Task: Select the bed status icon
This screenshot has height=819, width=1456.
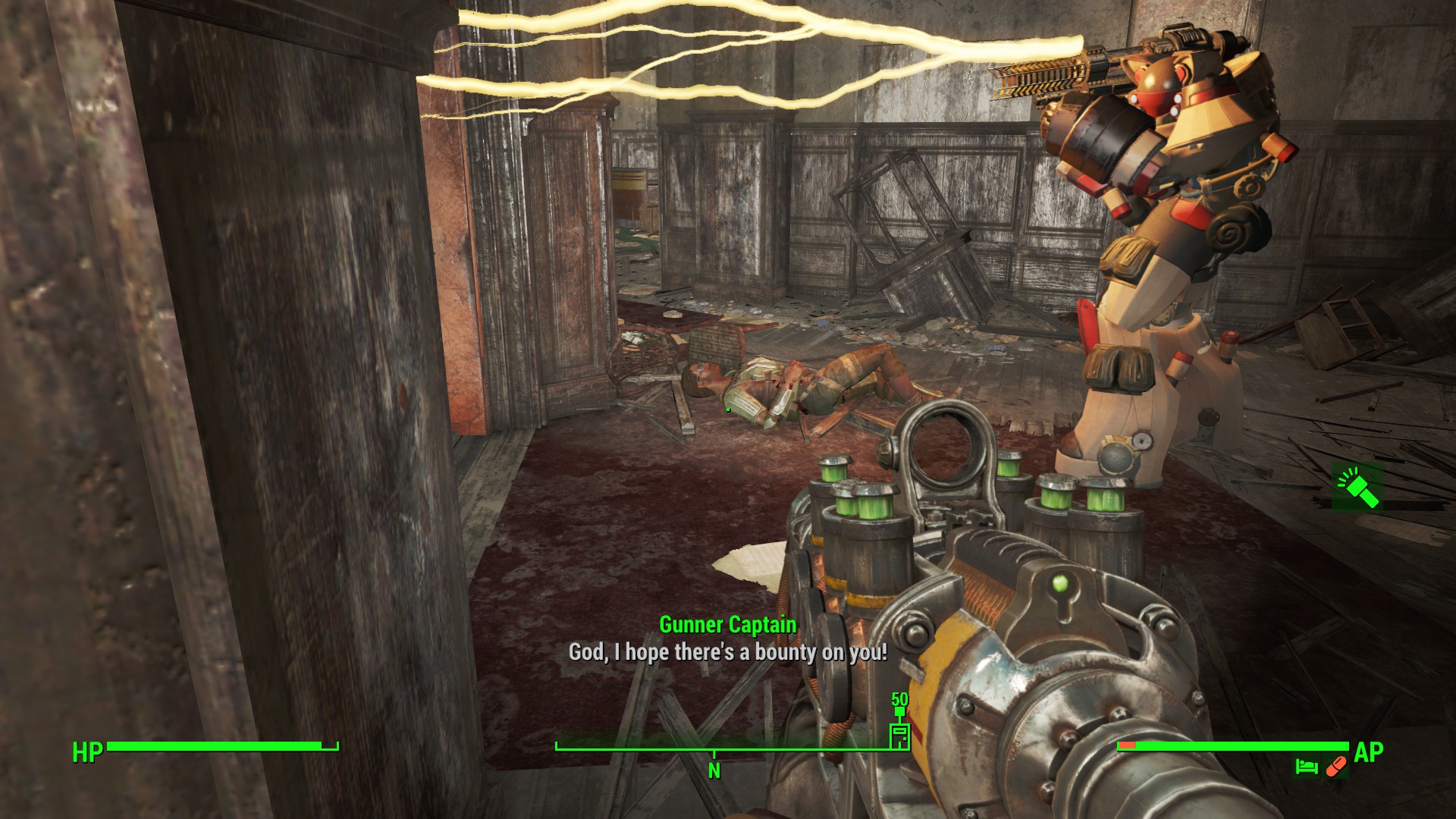Action: 1306,767
